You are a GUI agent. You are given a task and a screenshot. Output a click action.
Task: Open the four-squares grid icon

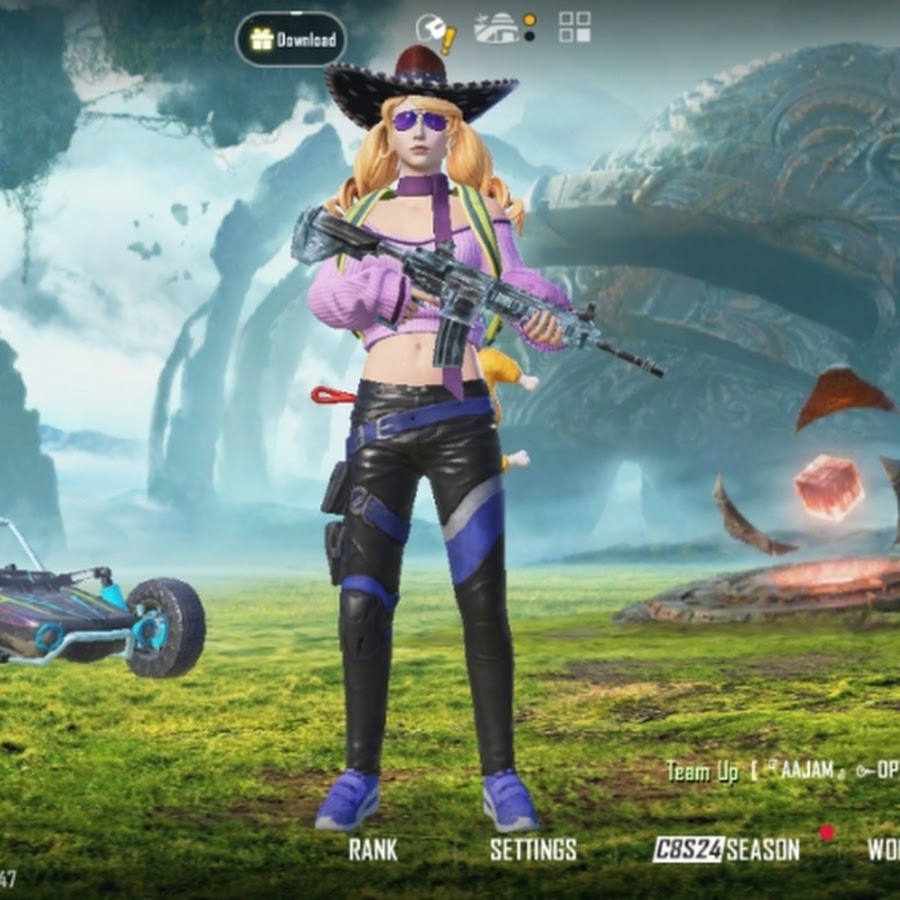click(574, 27)
